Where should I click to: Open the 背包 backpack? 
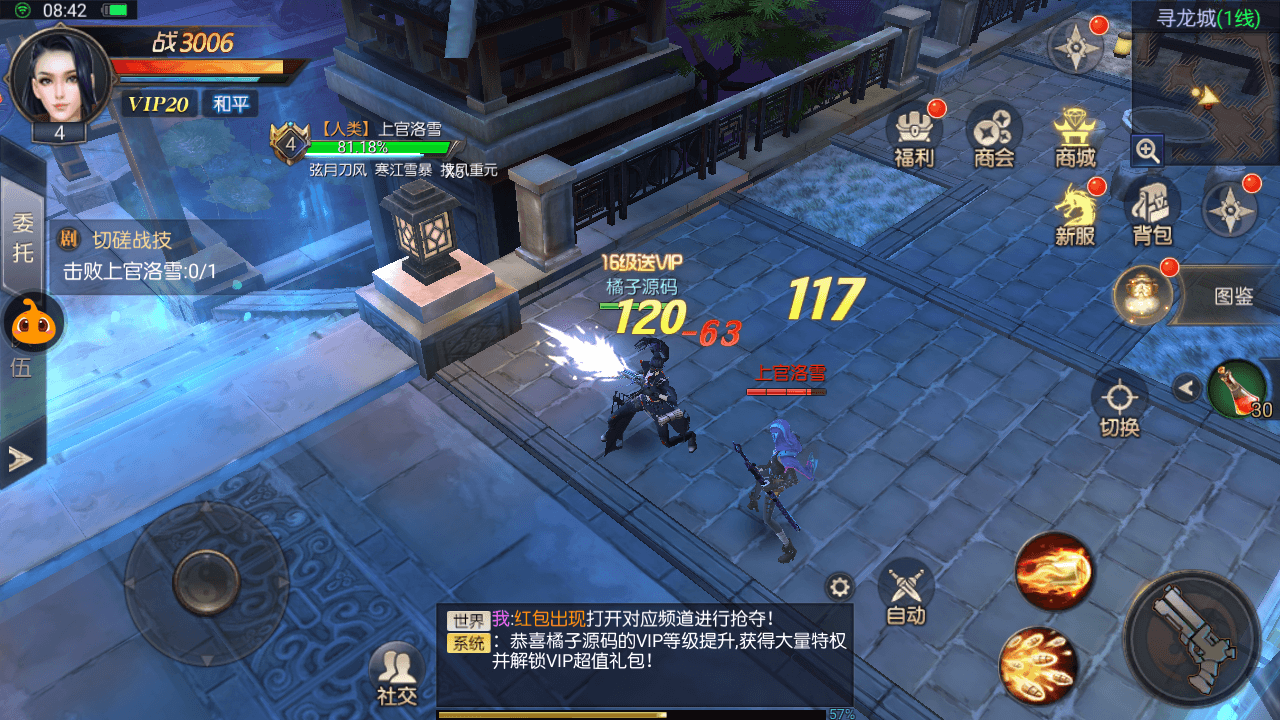tap(1152, 213)
